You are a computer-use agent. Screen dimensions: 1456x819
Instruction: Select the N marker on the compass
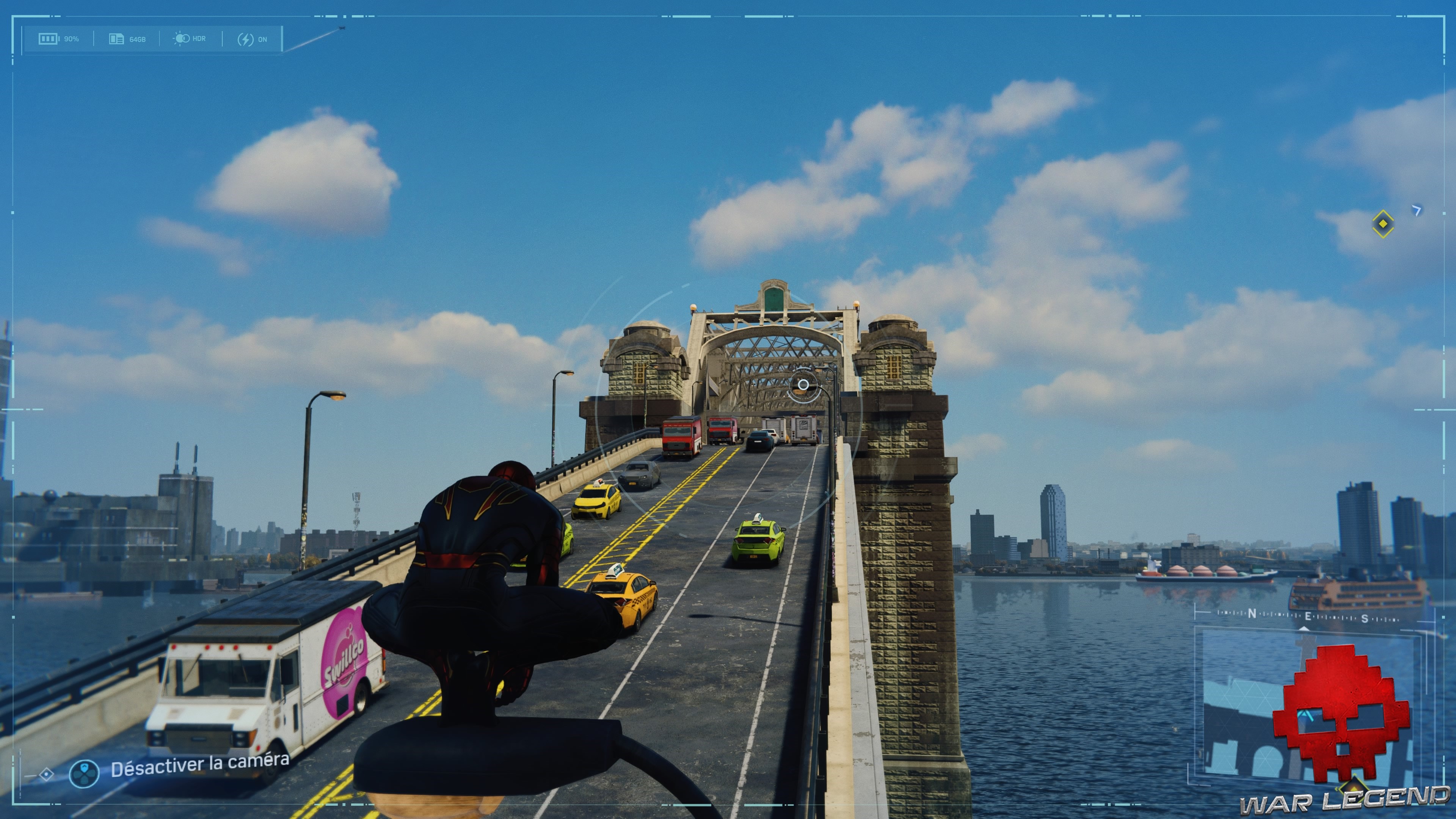[1252, 613]
